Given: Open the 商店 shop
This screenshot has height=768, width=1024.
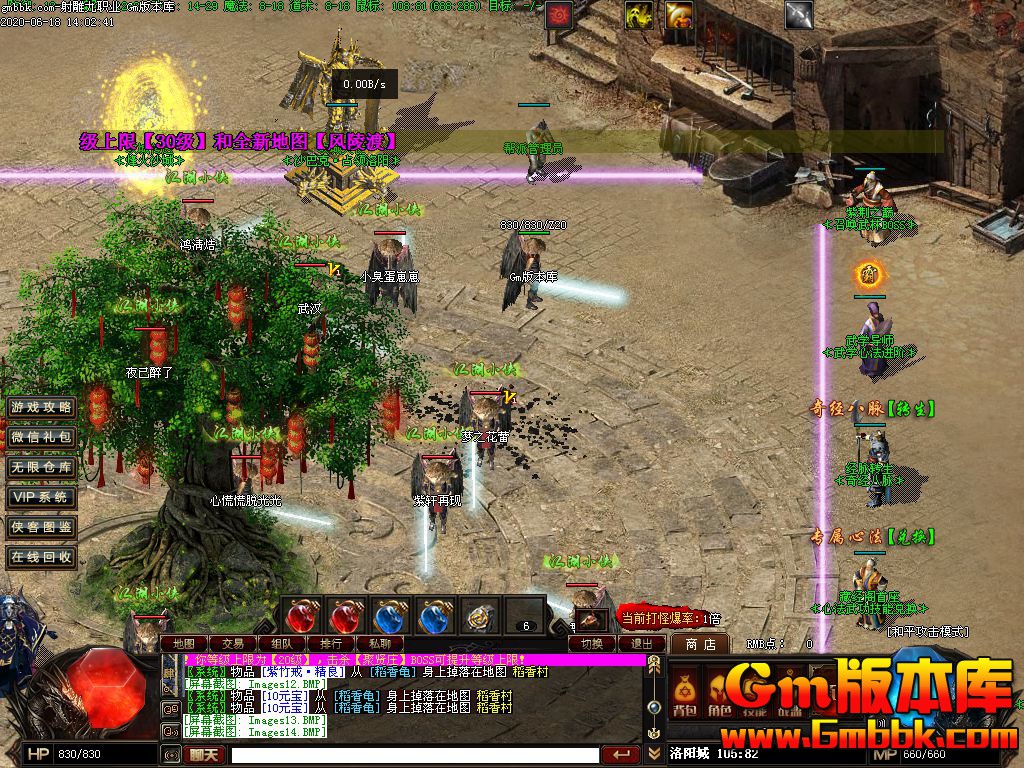Looking at the screenshot, I should pyautogui.click(x=700, y=644).
